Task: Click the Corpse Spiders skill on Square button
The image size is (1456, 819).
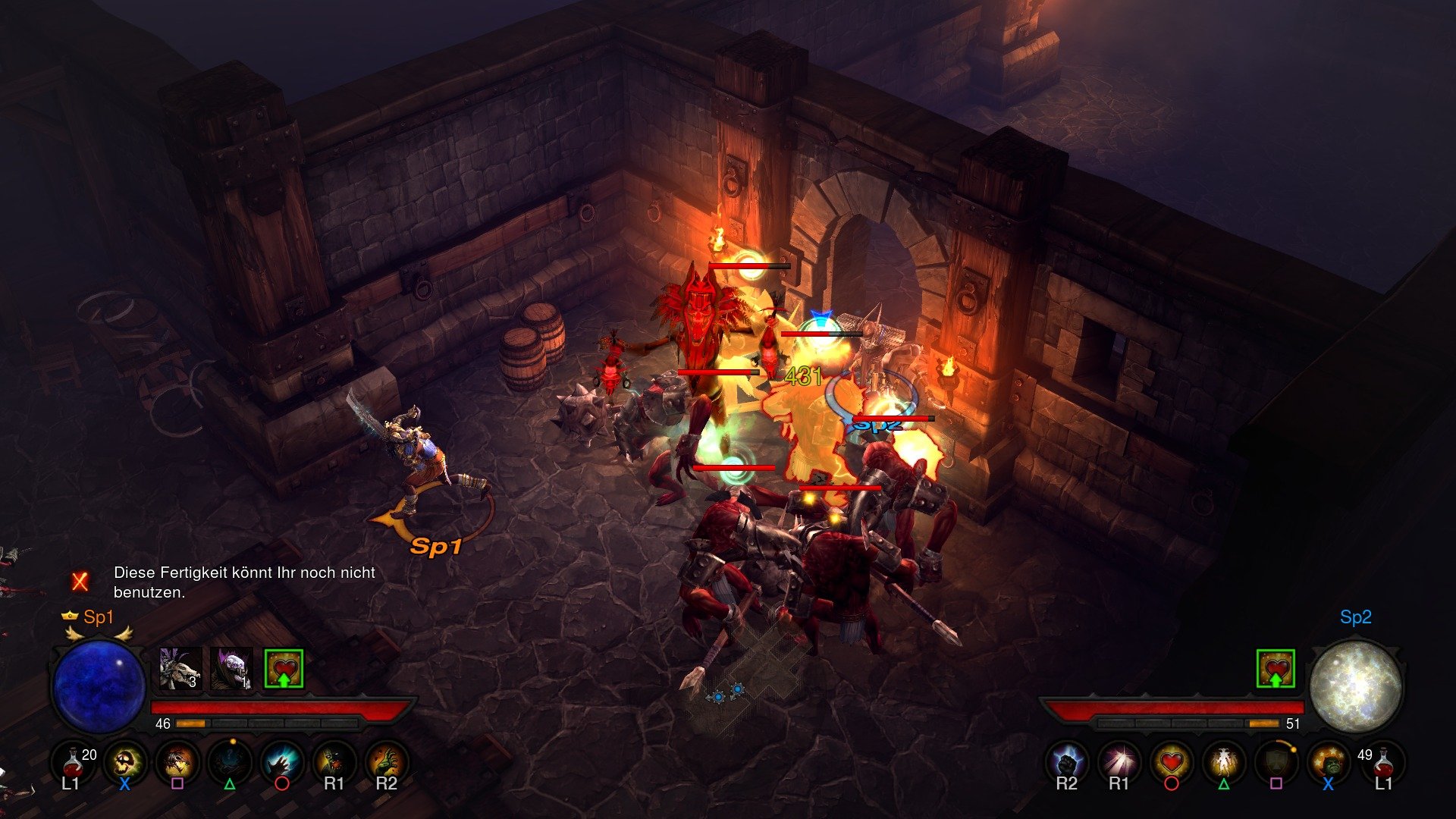Action: 175,761
